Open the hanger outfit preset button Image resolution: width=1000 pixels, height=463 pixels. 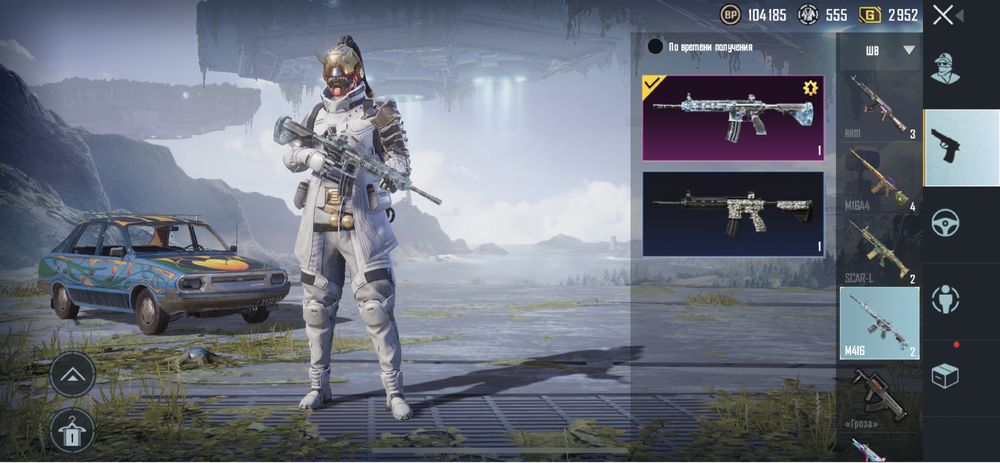pos(72,430)
